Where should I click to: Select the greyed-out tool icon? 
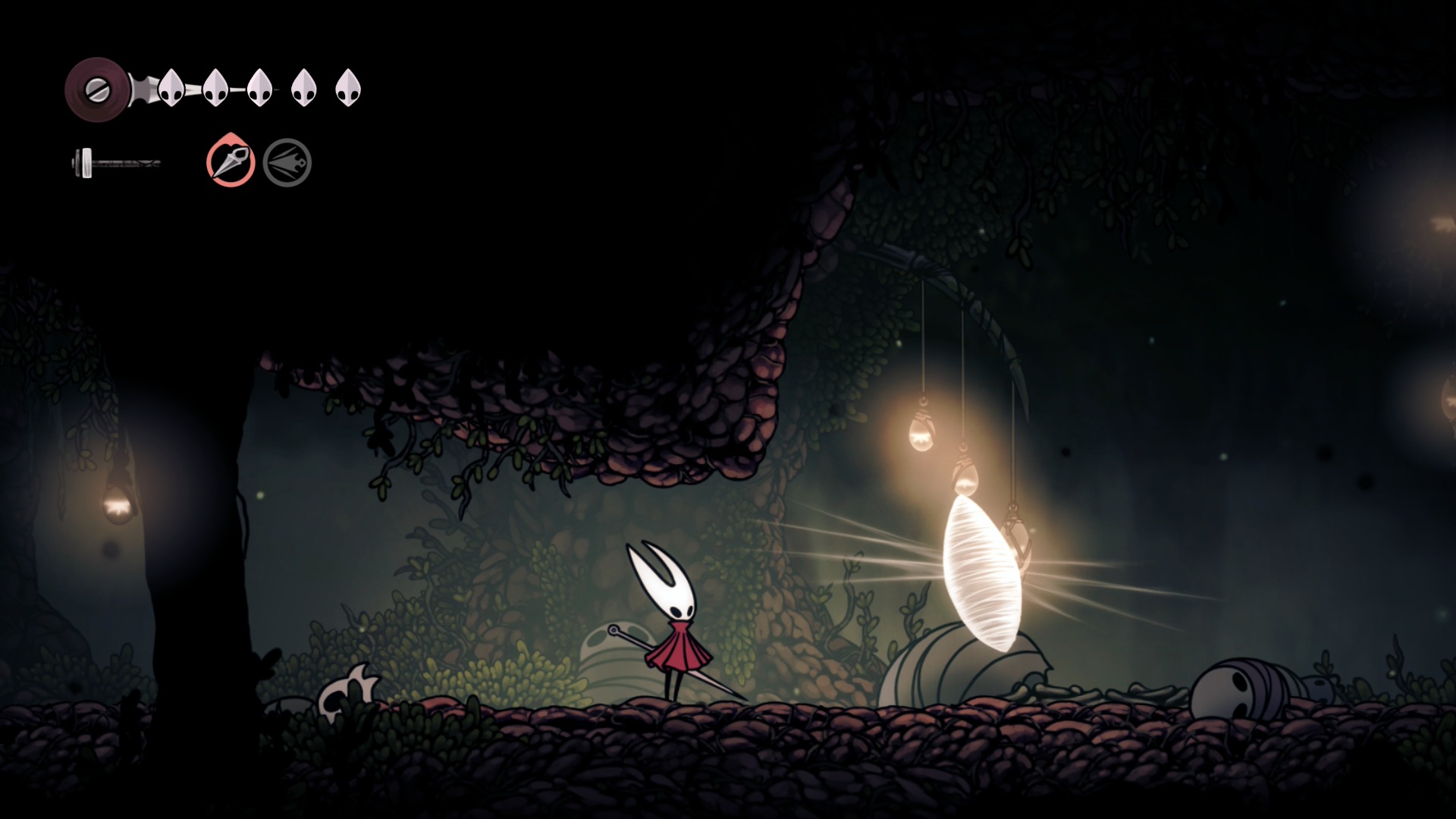click(x=287, y=162)
